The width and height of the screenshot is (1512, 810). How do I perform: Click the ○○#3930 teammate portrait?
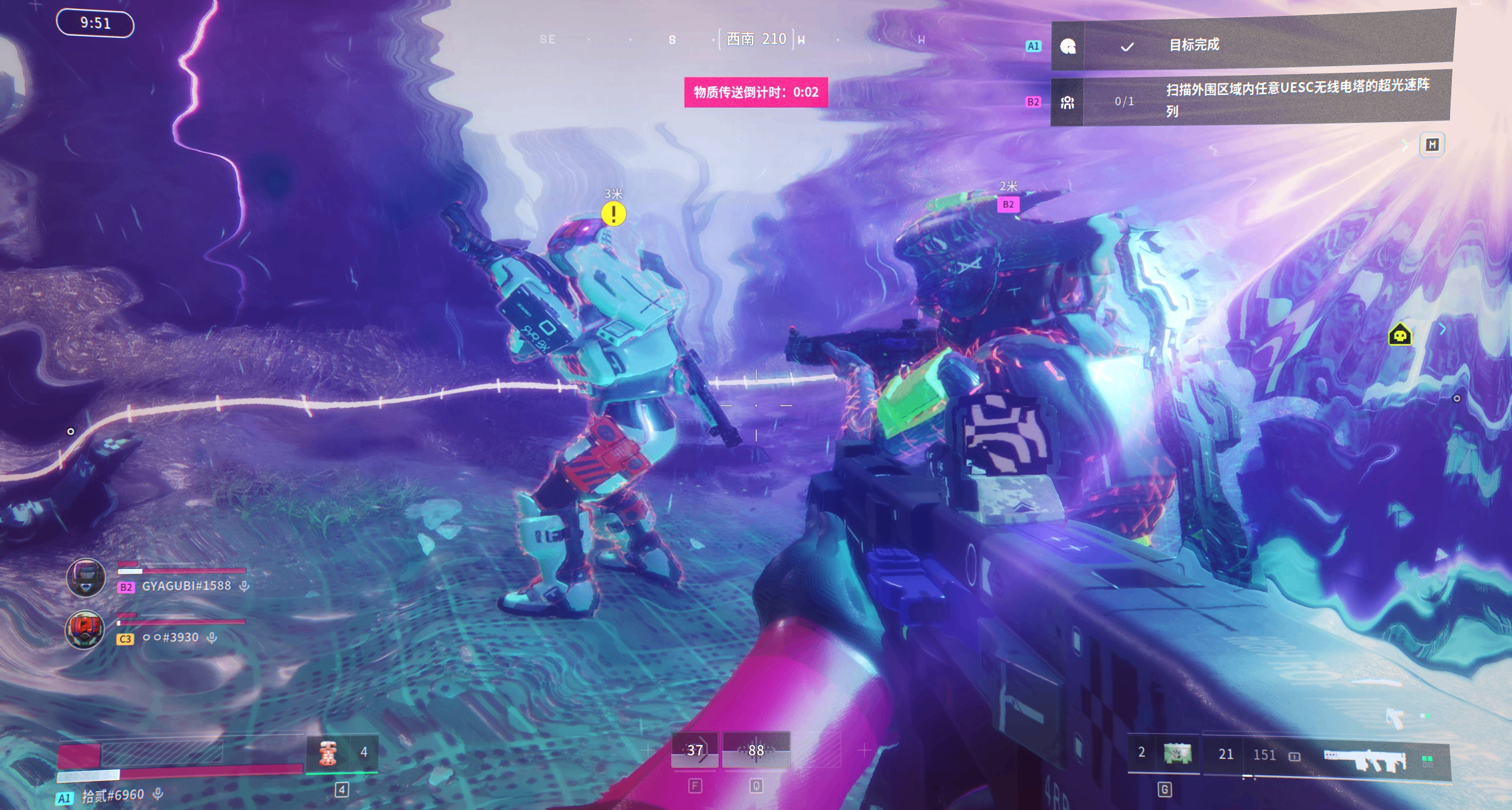(x=84, y=629)
